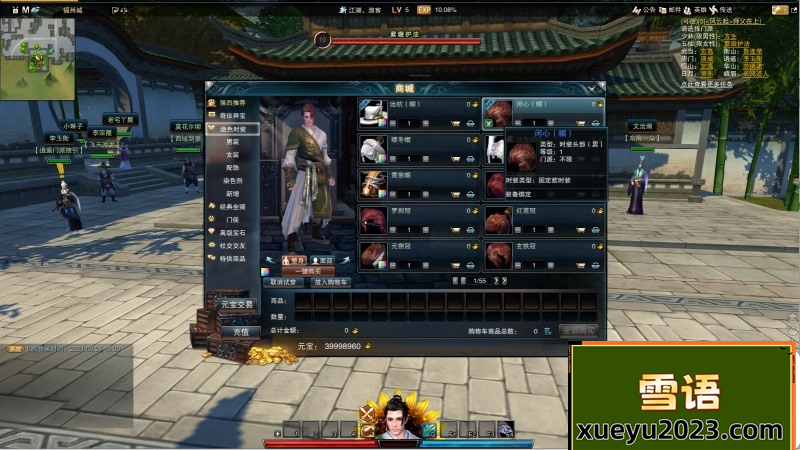Select the 女装 subcategory

coord(233,155)
